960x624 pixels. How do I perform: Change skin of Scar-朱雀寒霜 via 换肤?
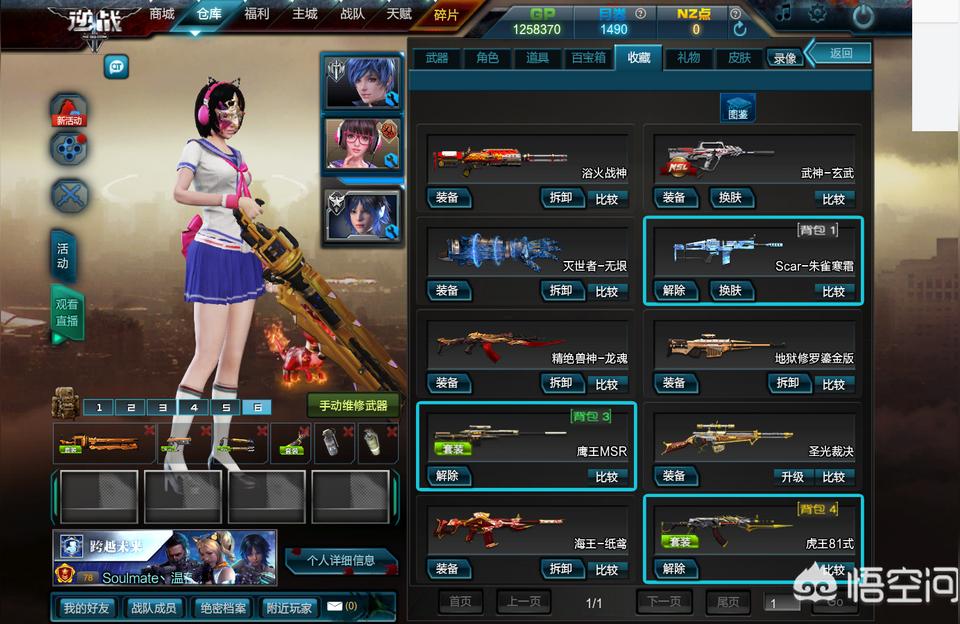[731, 290]
